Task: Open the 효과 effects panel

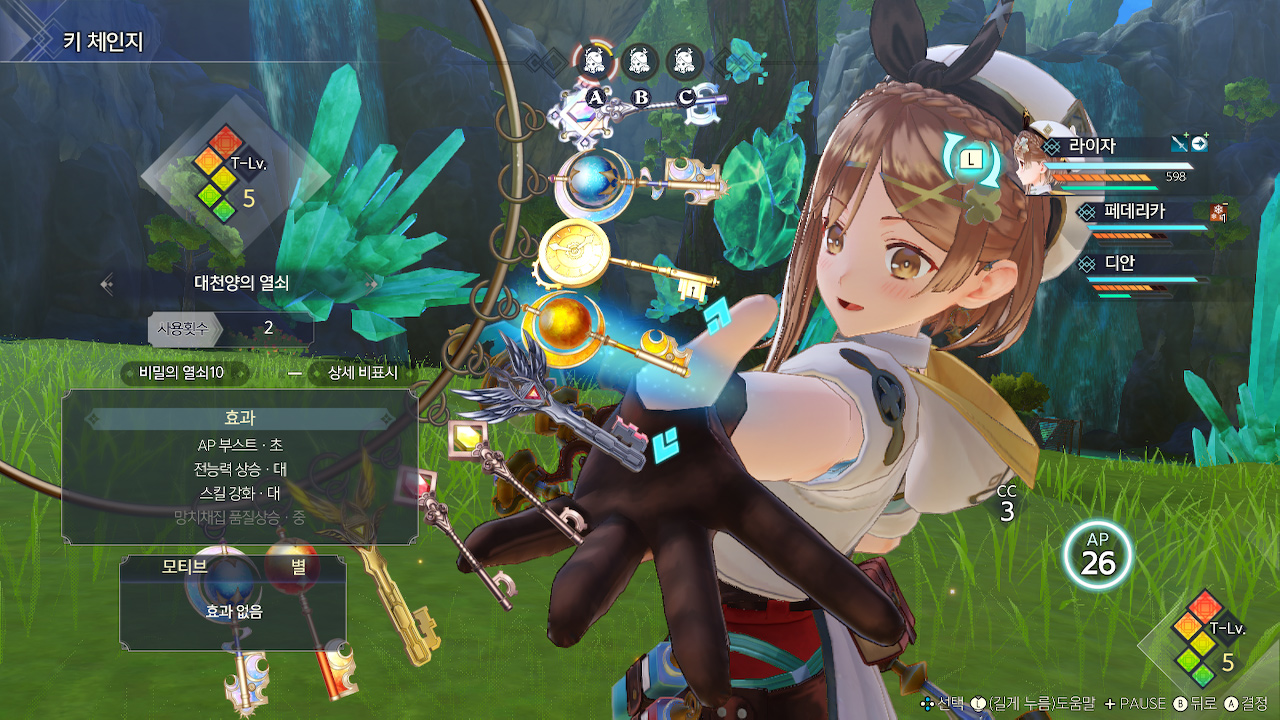Action: 240,417
